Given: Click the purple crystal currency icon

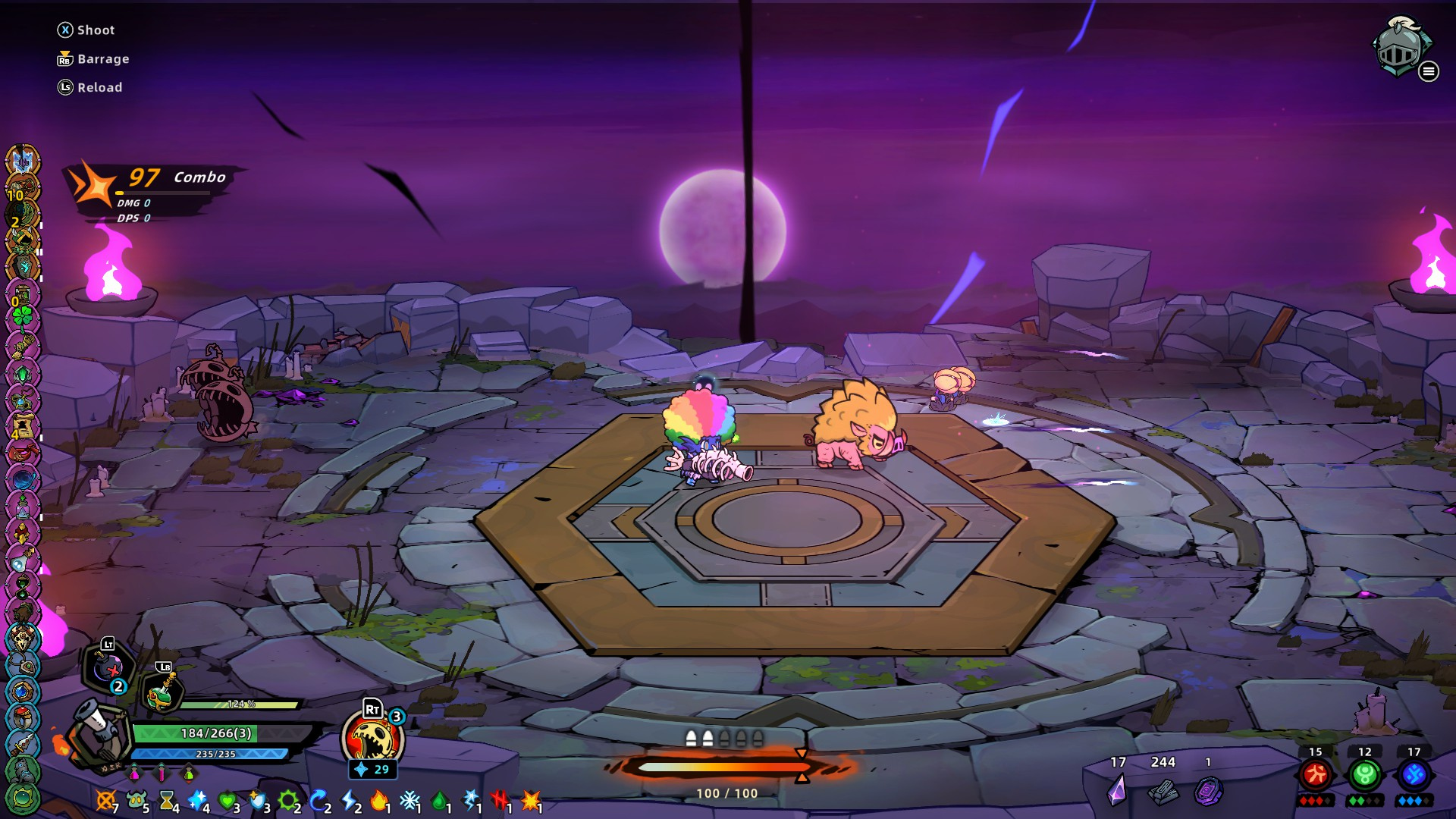Looking at the screenshot, I should 1117,789.
